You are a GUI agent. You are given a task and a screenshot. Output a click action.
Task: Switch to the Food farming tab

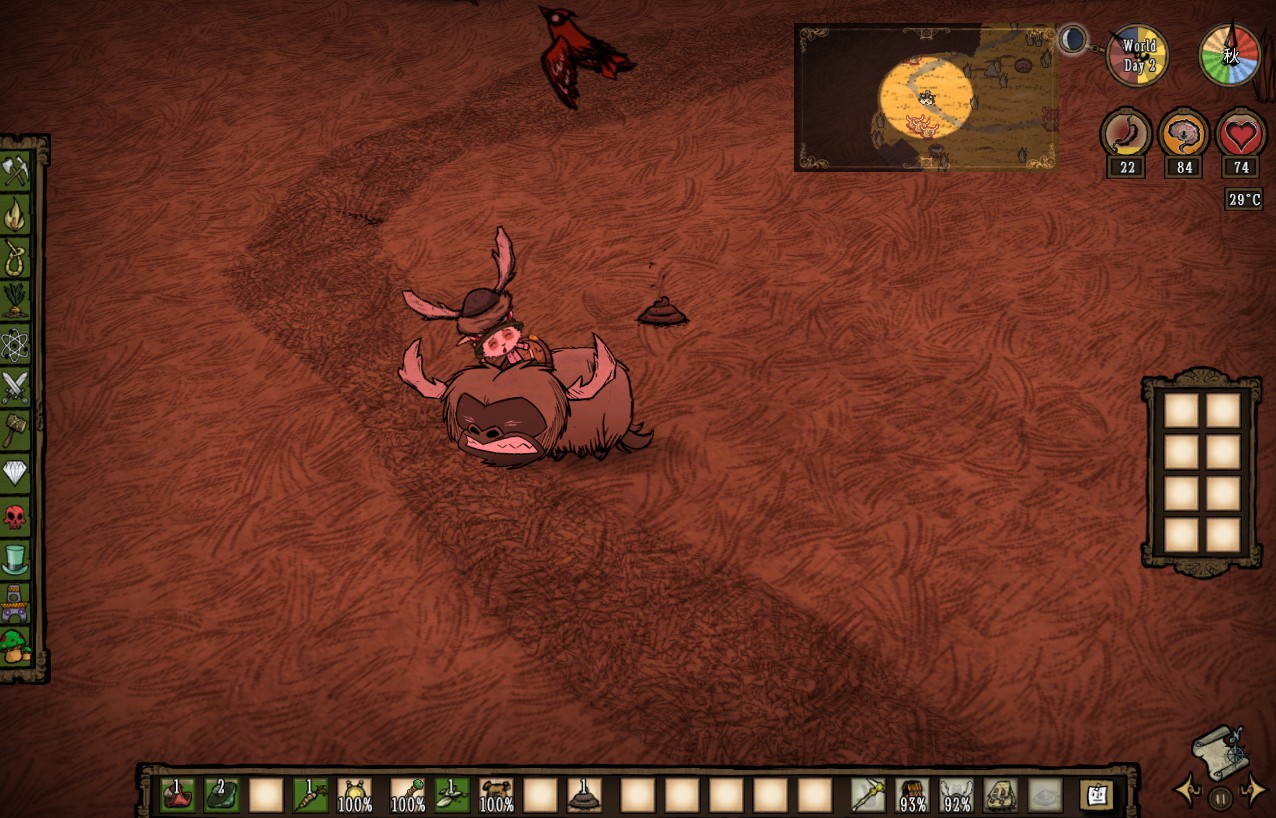[16, 300]
